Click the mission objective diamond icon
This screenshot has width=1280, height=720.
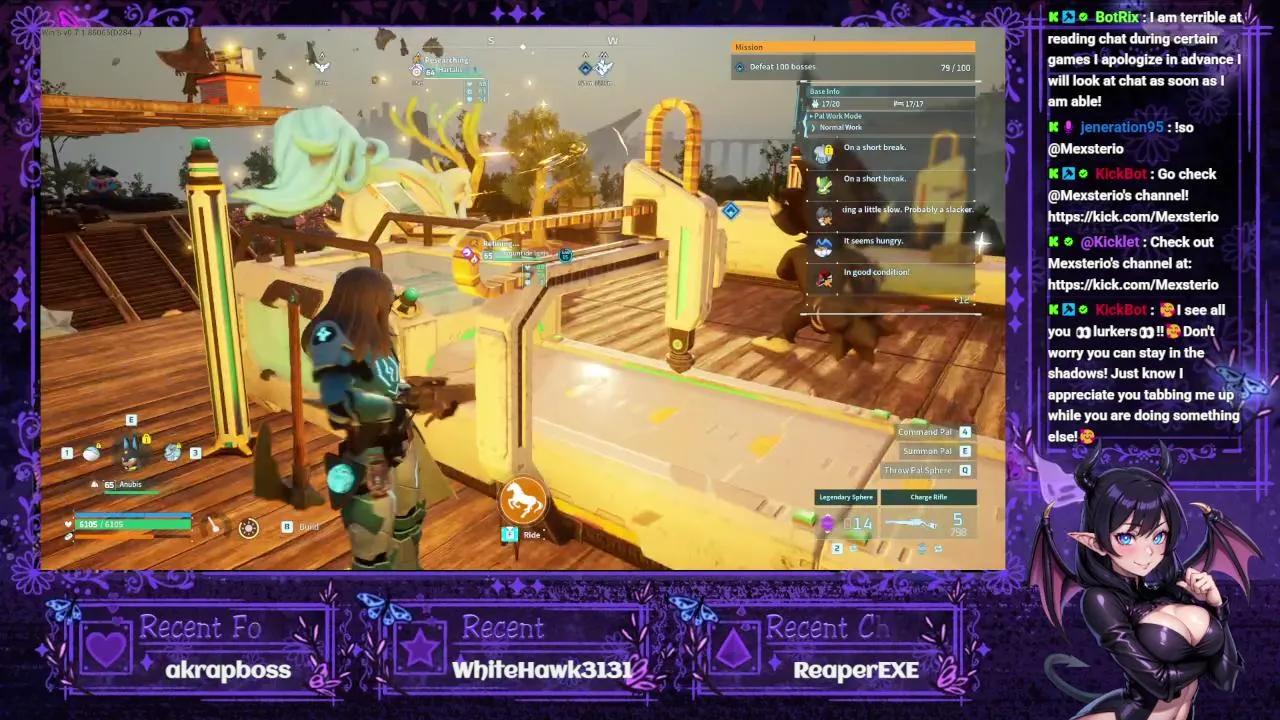tap(740, 66)
